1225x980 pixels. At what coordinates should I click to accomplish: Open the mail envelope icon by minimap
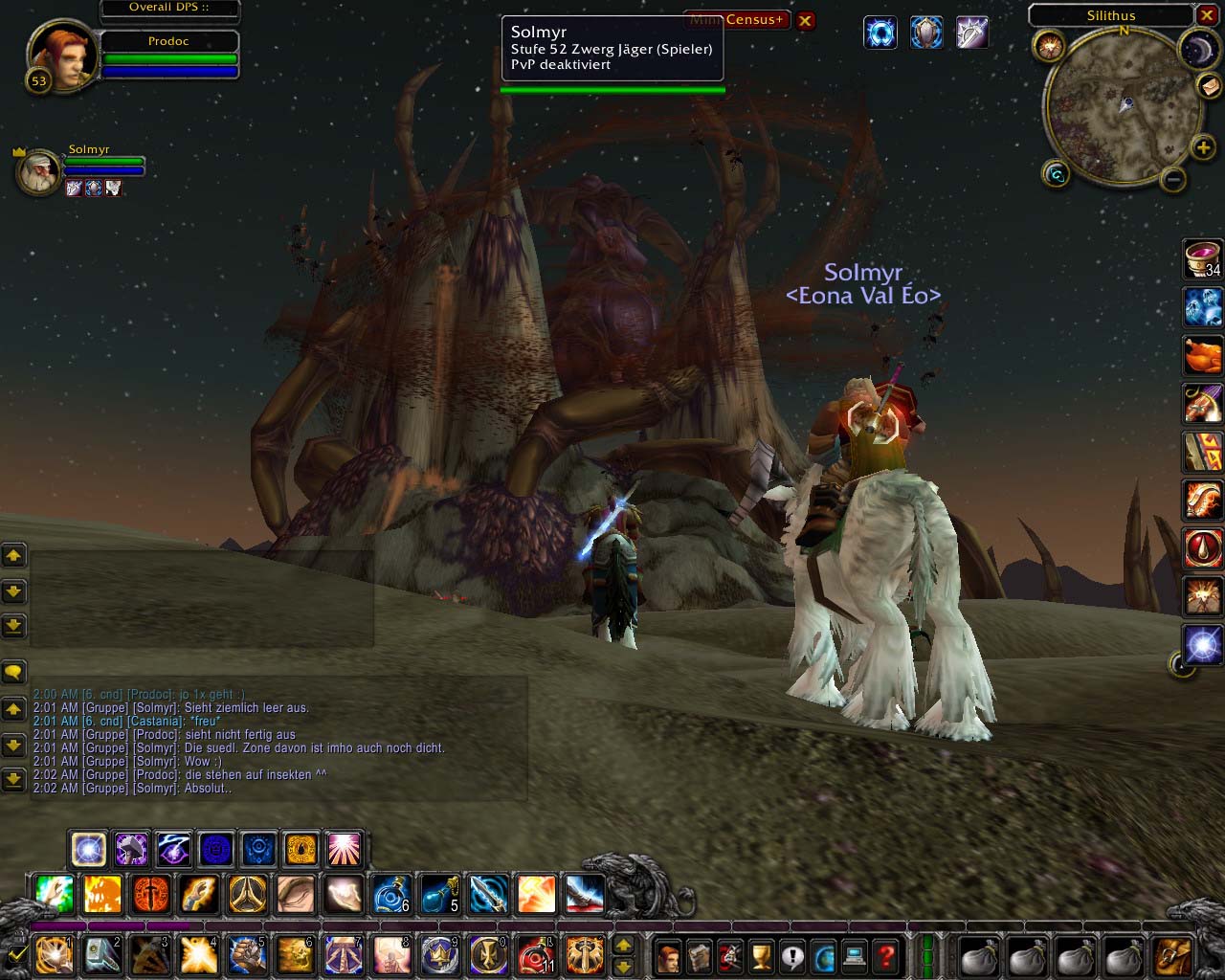[x=1209, y=87]
